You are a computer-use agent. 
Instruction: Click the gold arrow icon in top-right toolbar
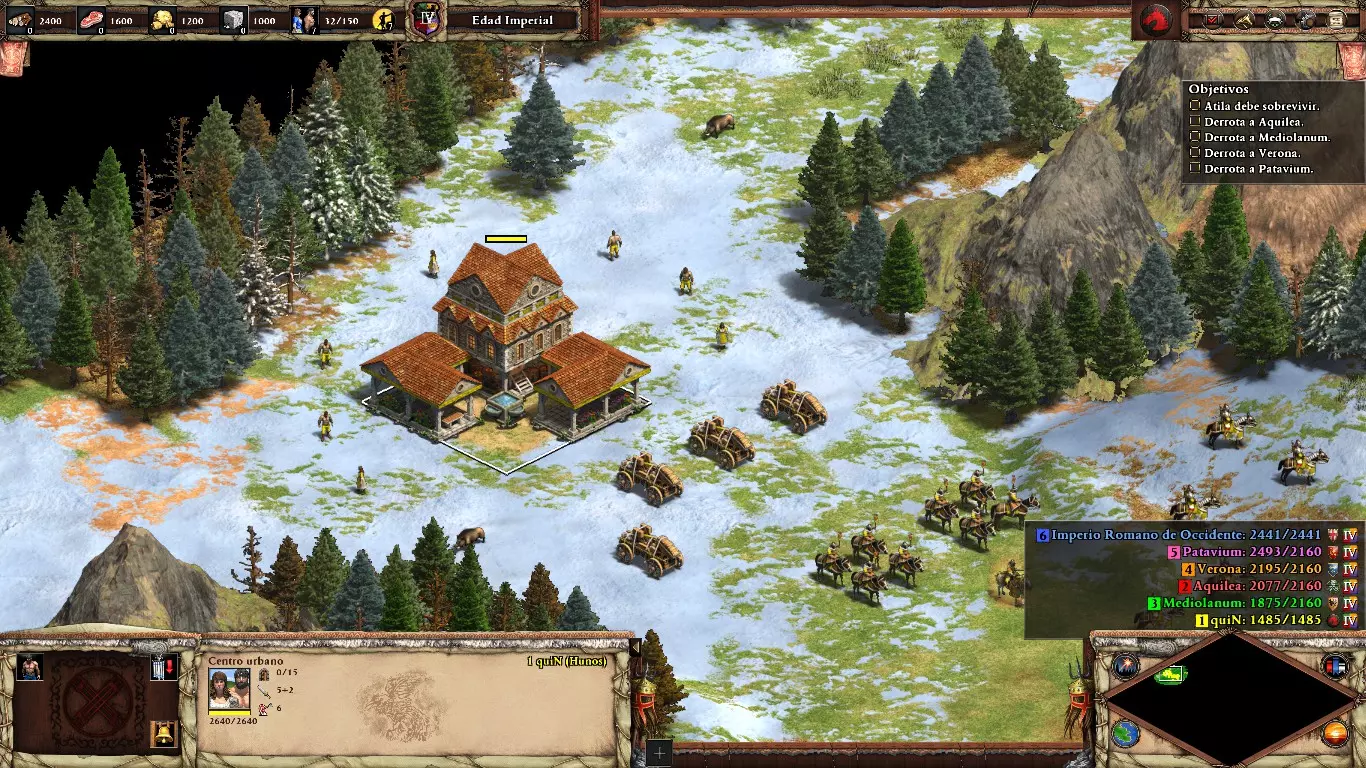coord(1245,19)
